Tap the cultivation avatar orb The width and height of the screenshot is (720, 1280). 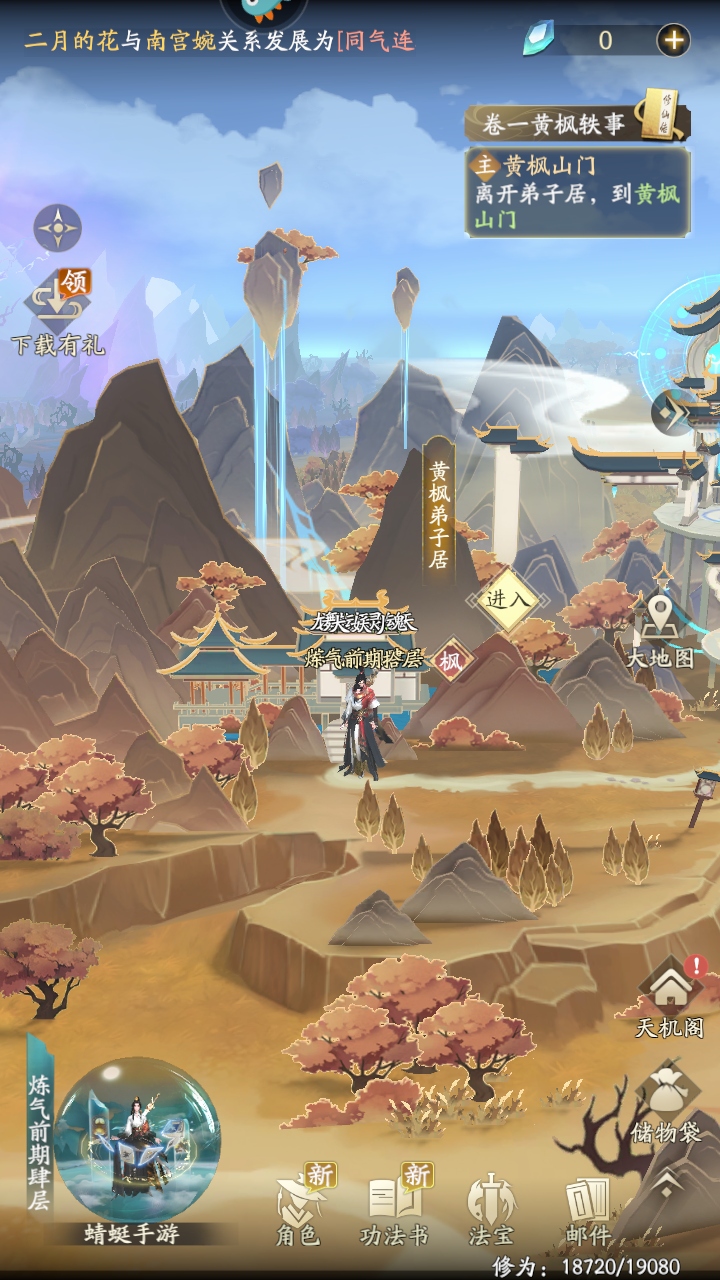[137, 1140]
